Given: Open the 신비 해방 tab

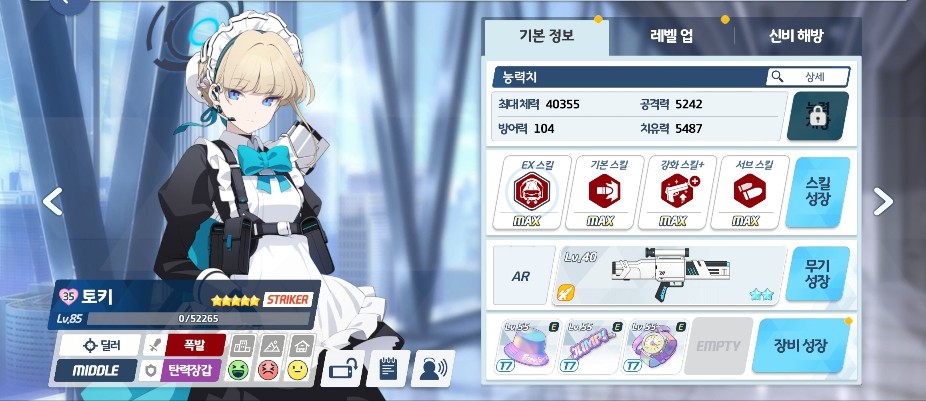Looking at the screenshot, I should pyautogui.click(x=796, y=36).
